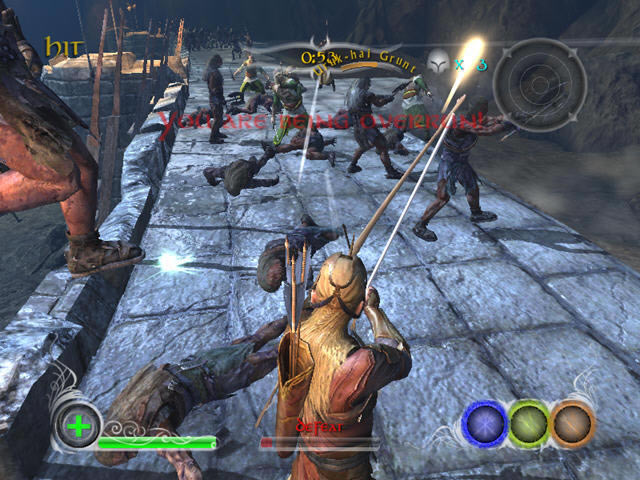Activate the orange orb ability

(x=572, y=423)
